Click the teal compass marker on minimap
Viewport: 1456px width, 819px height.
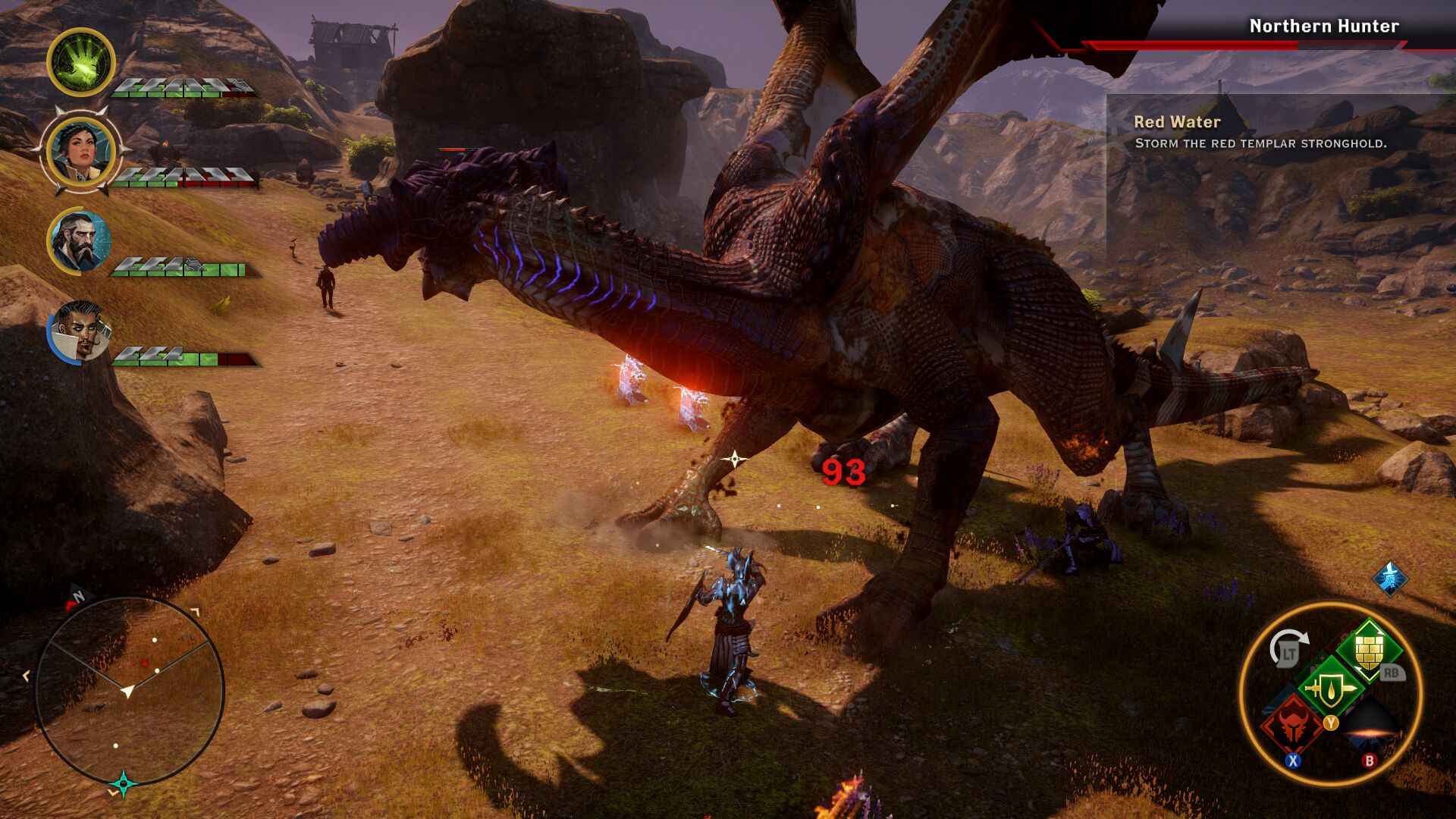coord(123,783)
